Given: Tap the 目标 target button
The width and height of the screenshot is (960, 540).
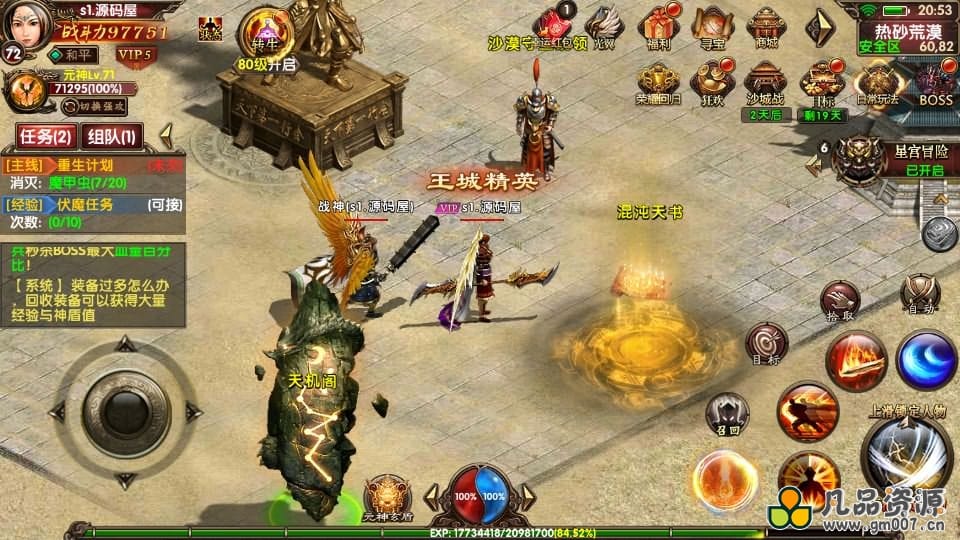Looking at the screenshot, I should (x=766, y=343).
